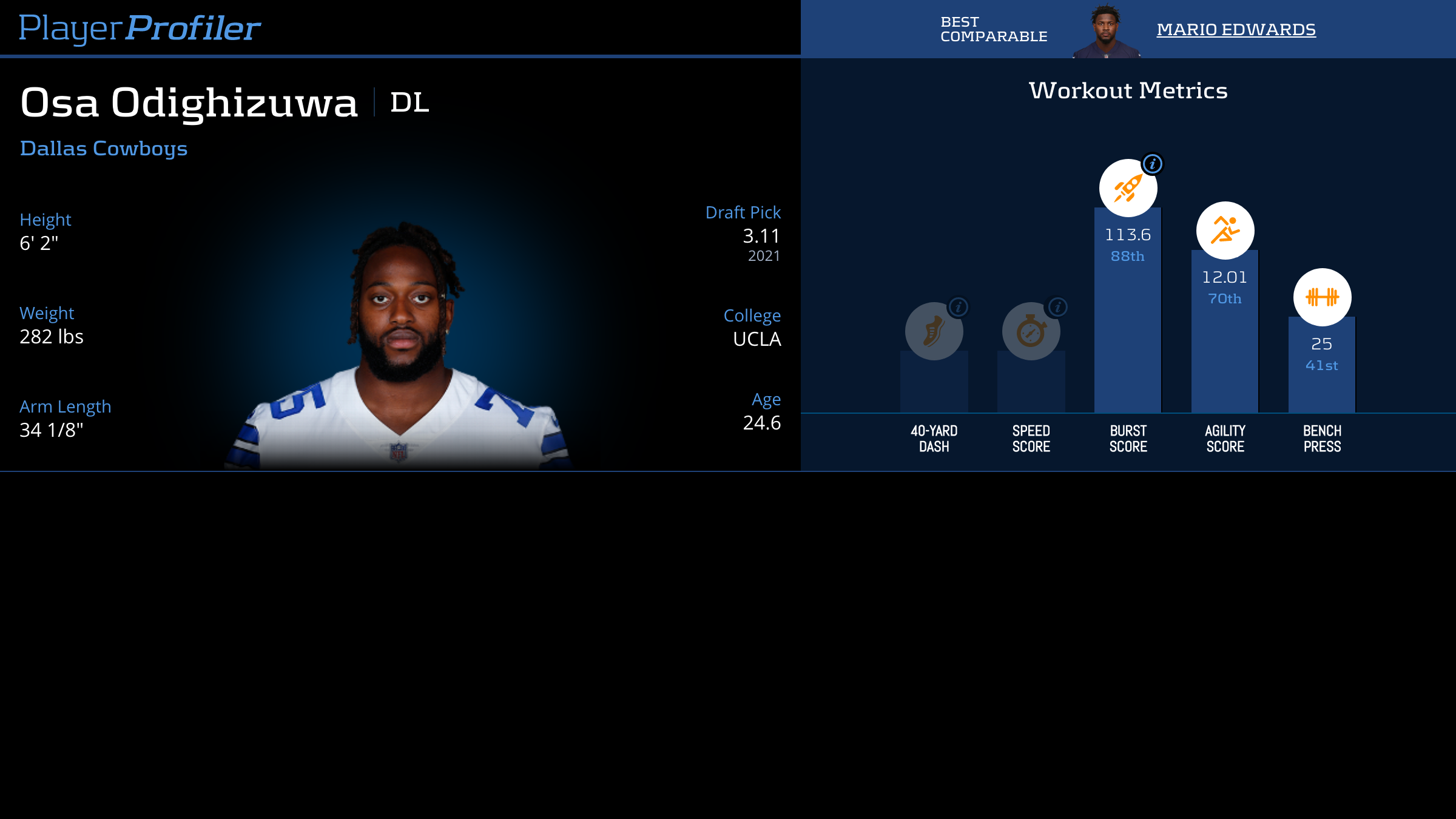The height and width of the screenshot is (819, 1456).
Task: Open Mario Edwards comparable player link
Action: [x=1236, y=29]
